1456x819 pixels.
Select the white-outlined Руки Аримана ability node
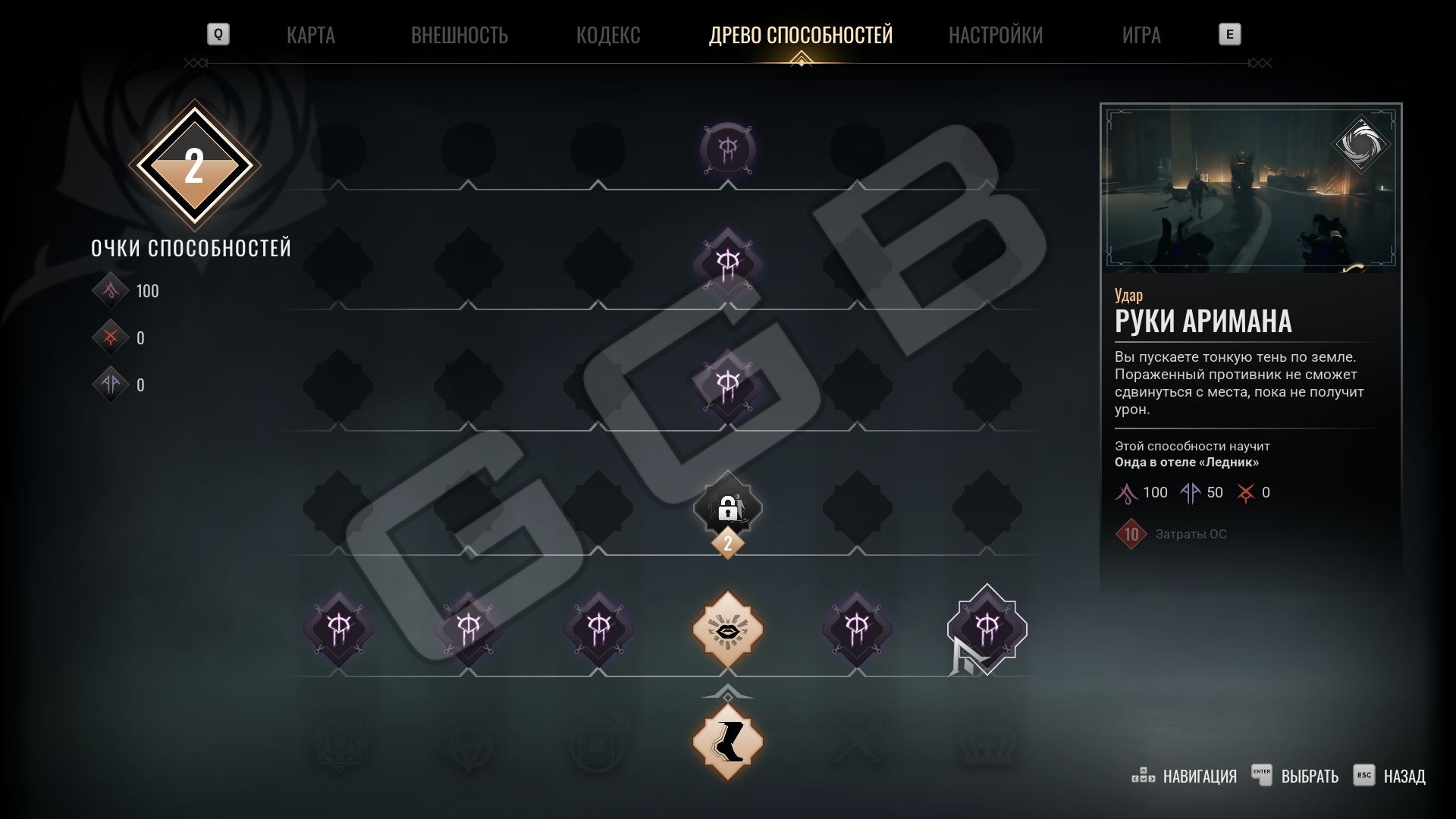(x=987, y=628)
